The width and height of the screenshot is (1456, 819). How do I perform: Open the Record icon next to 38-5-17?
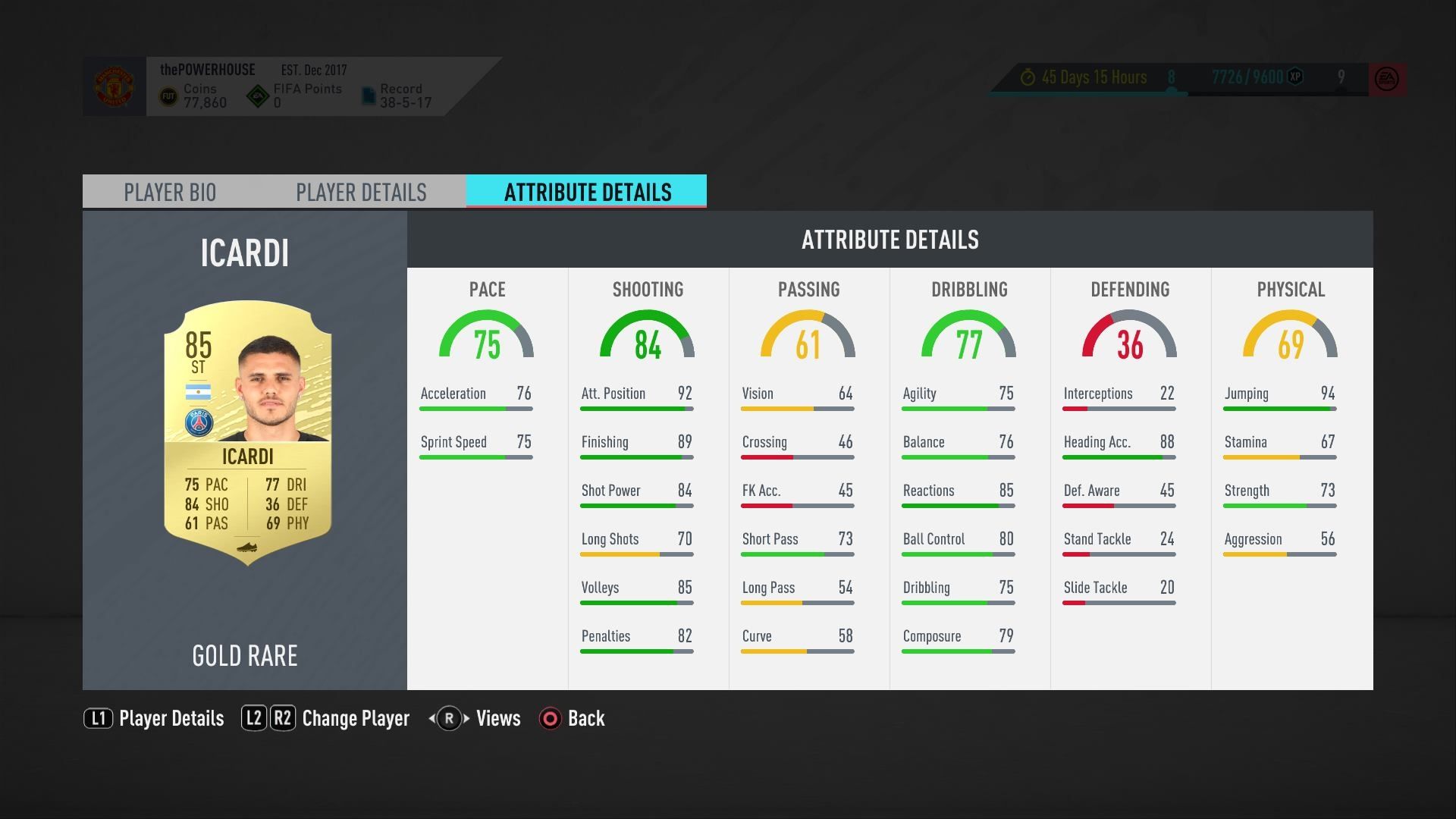click(369, 95)
